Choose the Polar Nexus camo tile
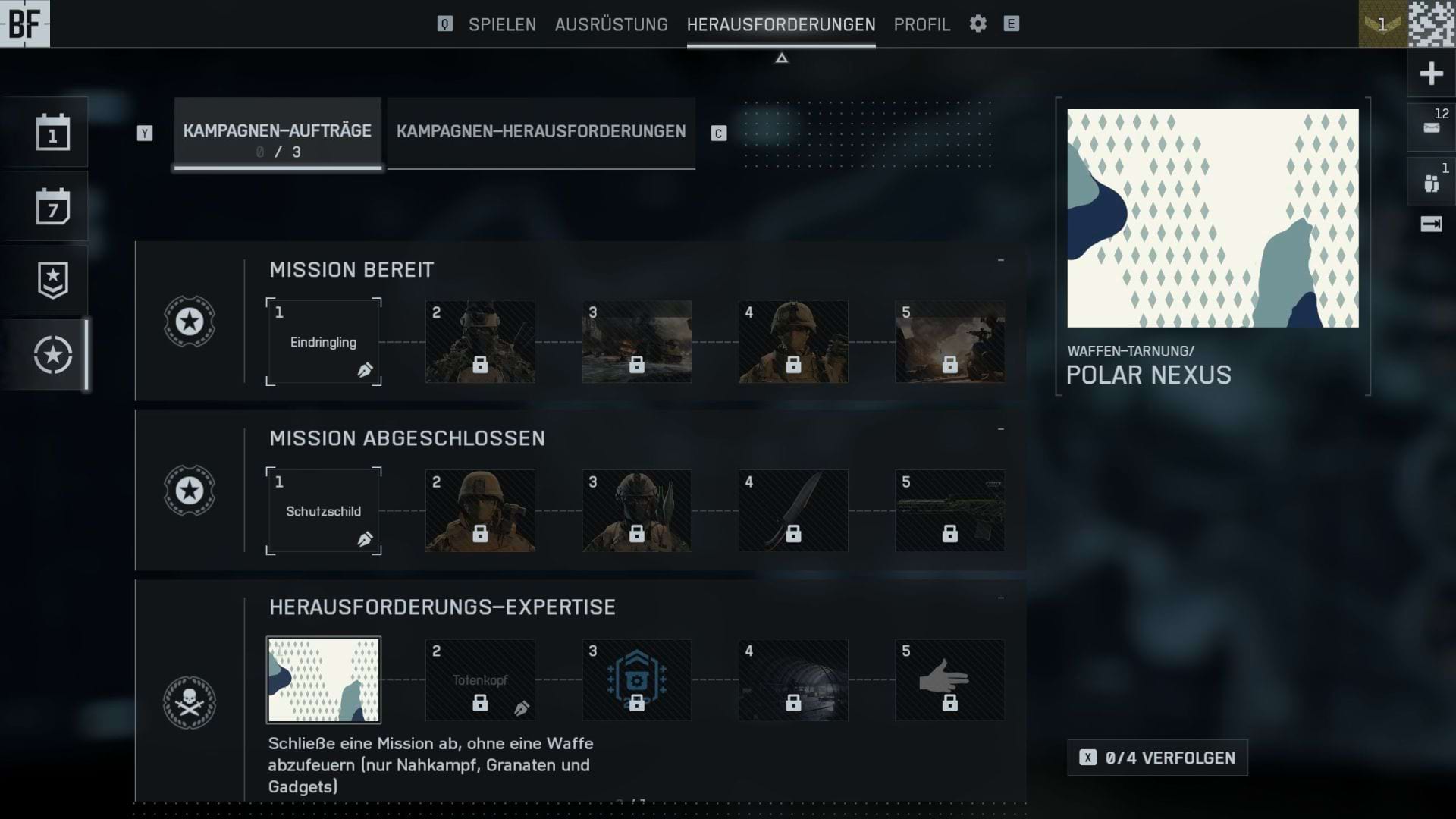 click(324, 680)
